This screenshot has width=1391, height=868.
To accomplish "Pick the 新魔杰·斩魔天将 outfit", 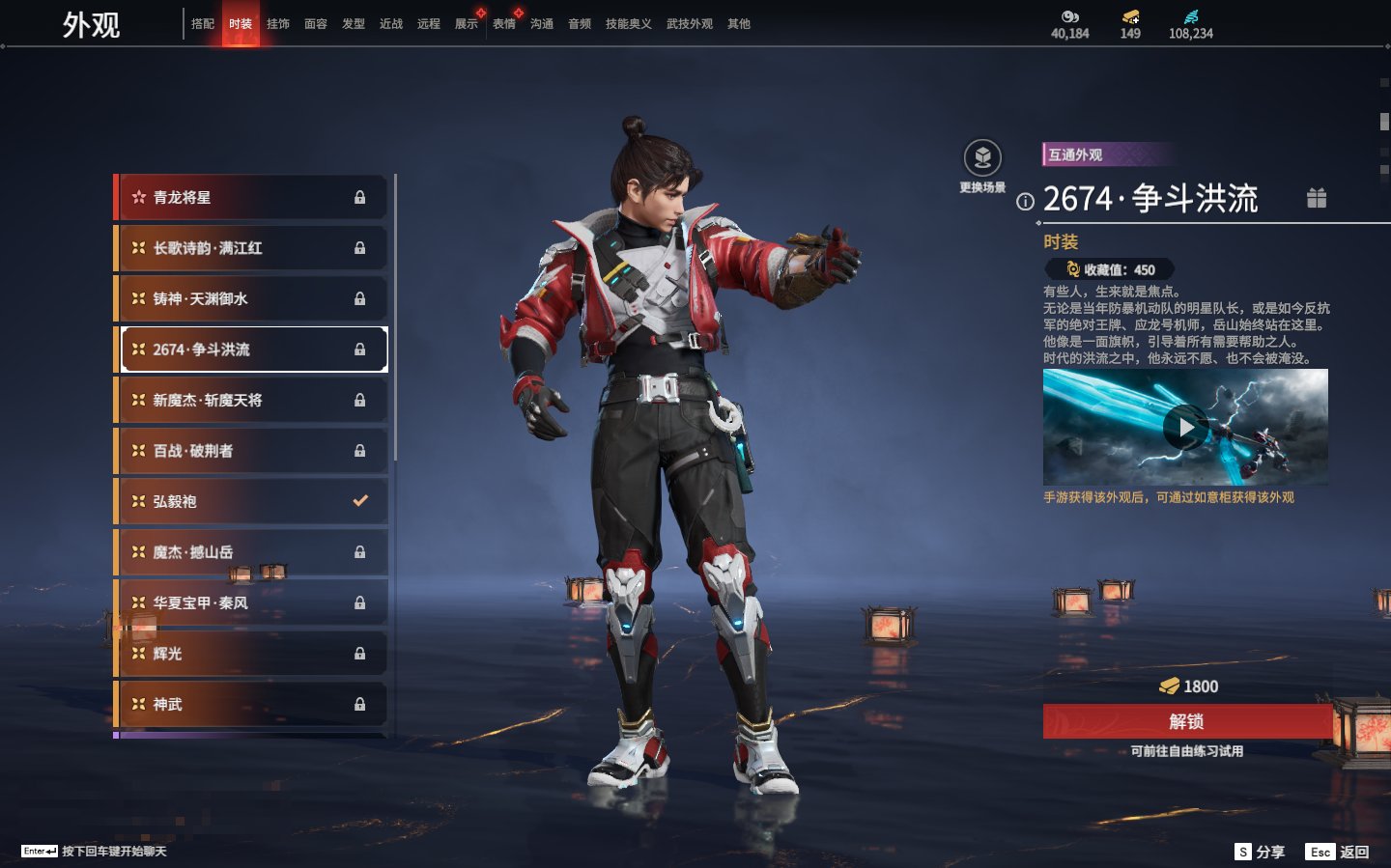I will 251,400.
